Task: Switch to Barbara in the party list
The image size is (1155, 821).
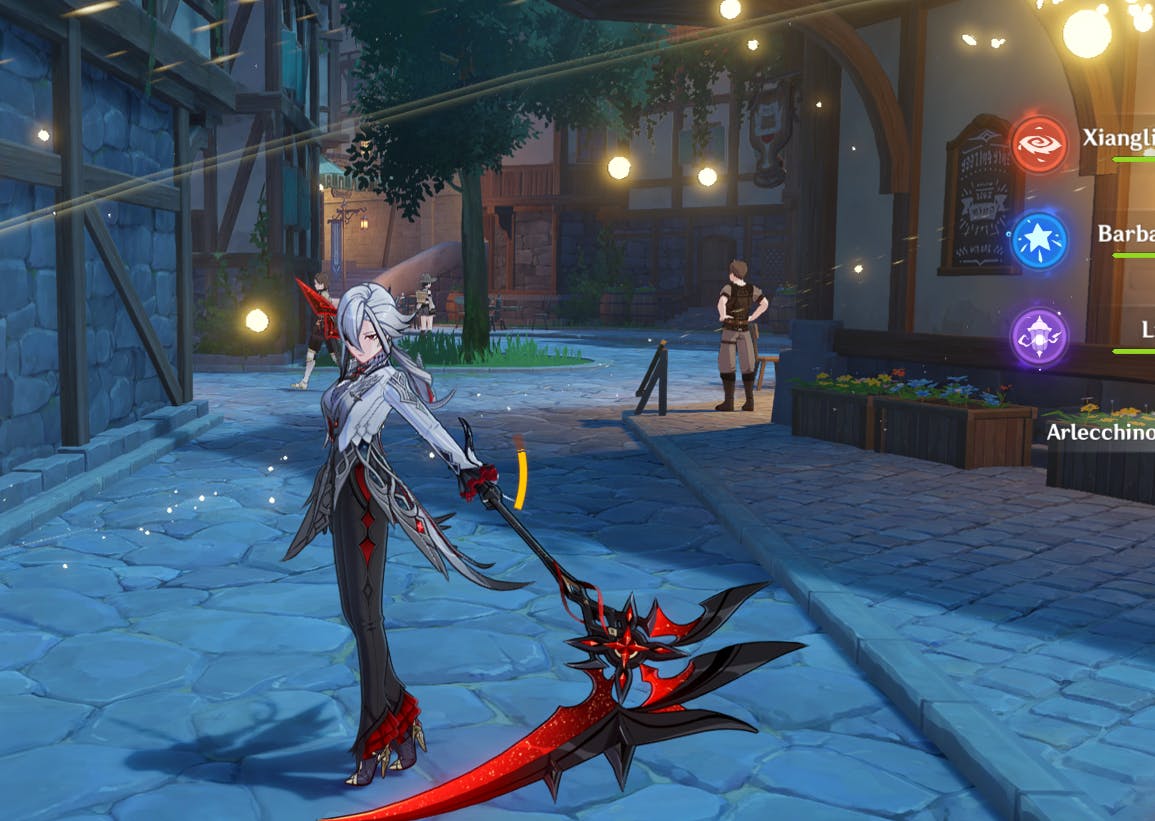Action: [1125, 234]
